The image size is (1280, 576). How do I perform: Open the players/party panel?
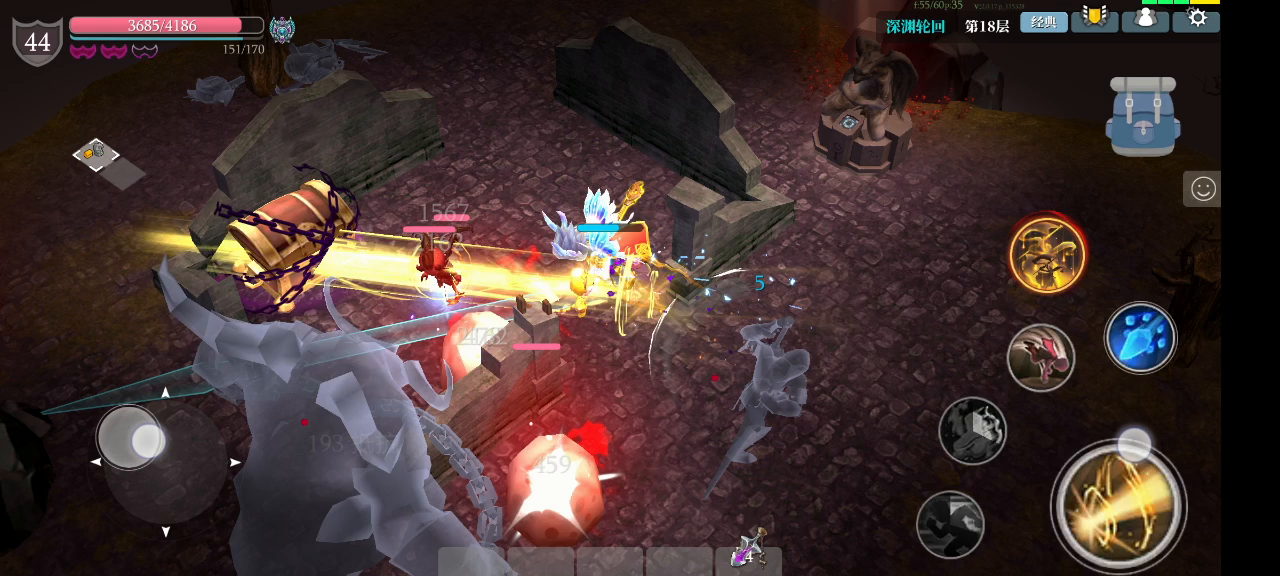click(x=1145, y=20)
